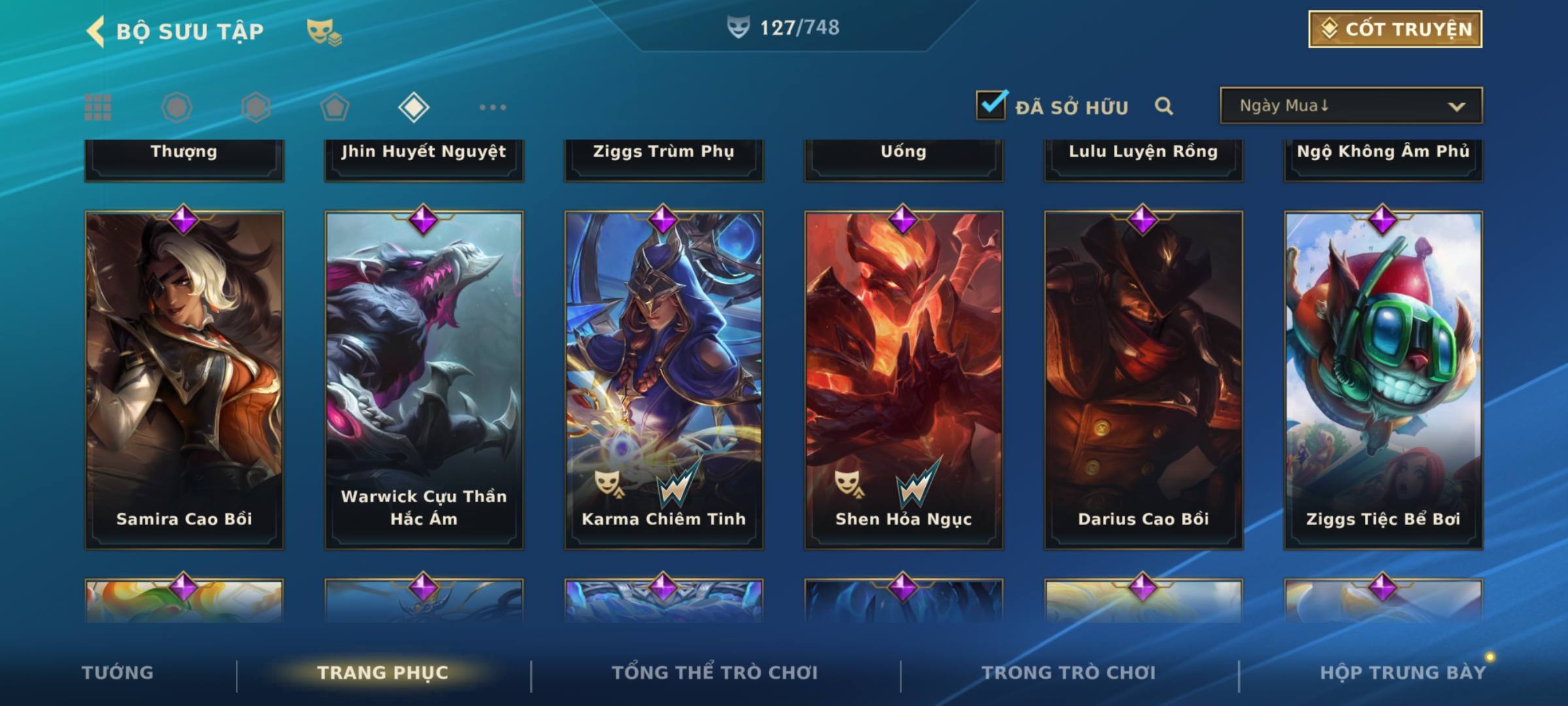The image size is (1568, 706).
Task: Open the Hộp Trưng Bày tab
Action: point(1403,673)
